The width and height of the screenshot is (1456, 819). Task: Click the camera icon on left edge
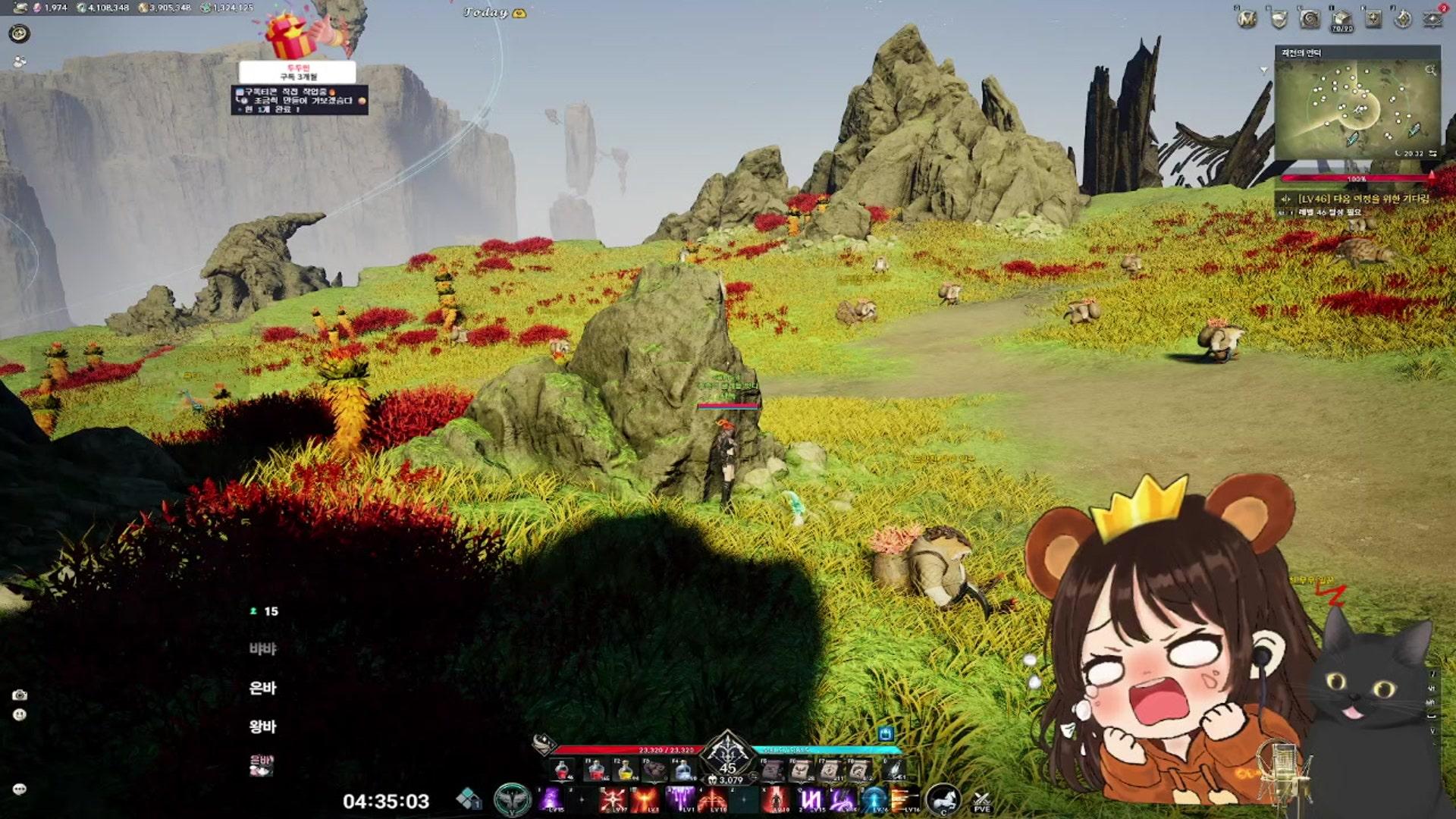(20, 695)
